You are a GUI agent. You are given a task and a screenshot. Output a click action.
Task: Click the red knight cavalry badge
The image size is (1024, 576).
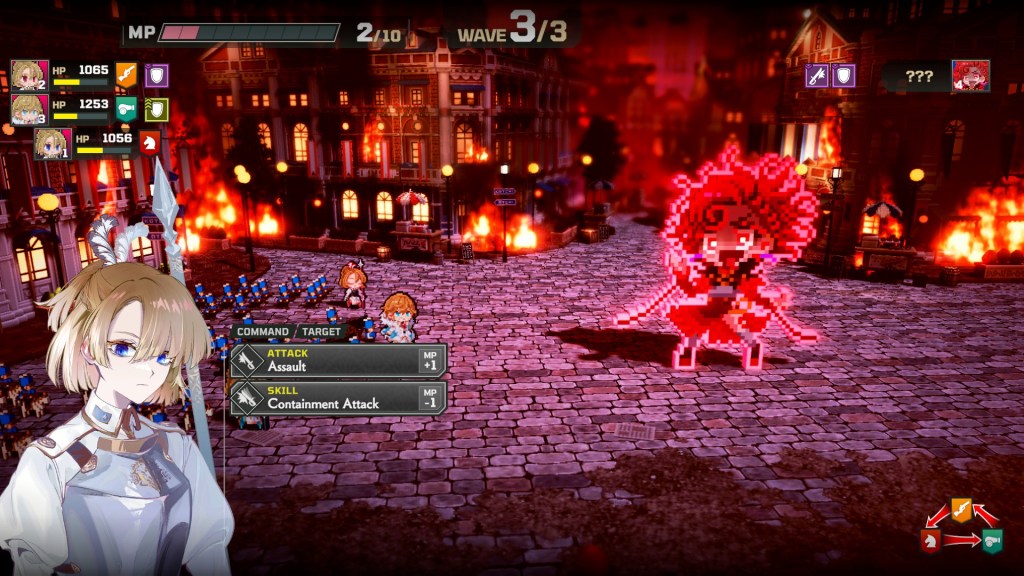pos(150,143)
